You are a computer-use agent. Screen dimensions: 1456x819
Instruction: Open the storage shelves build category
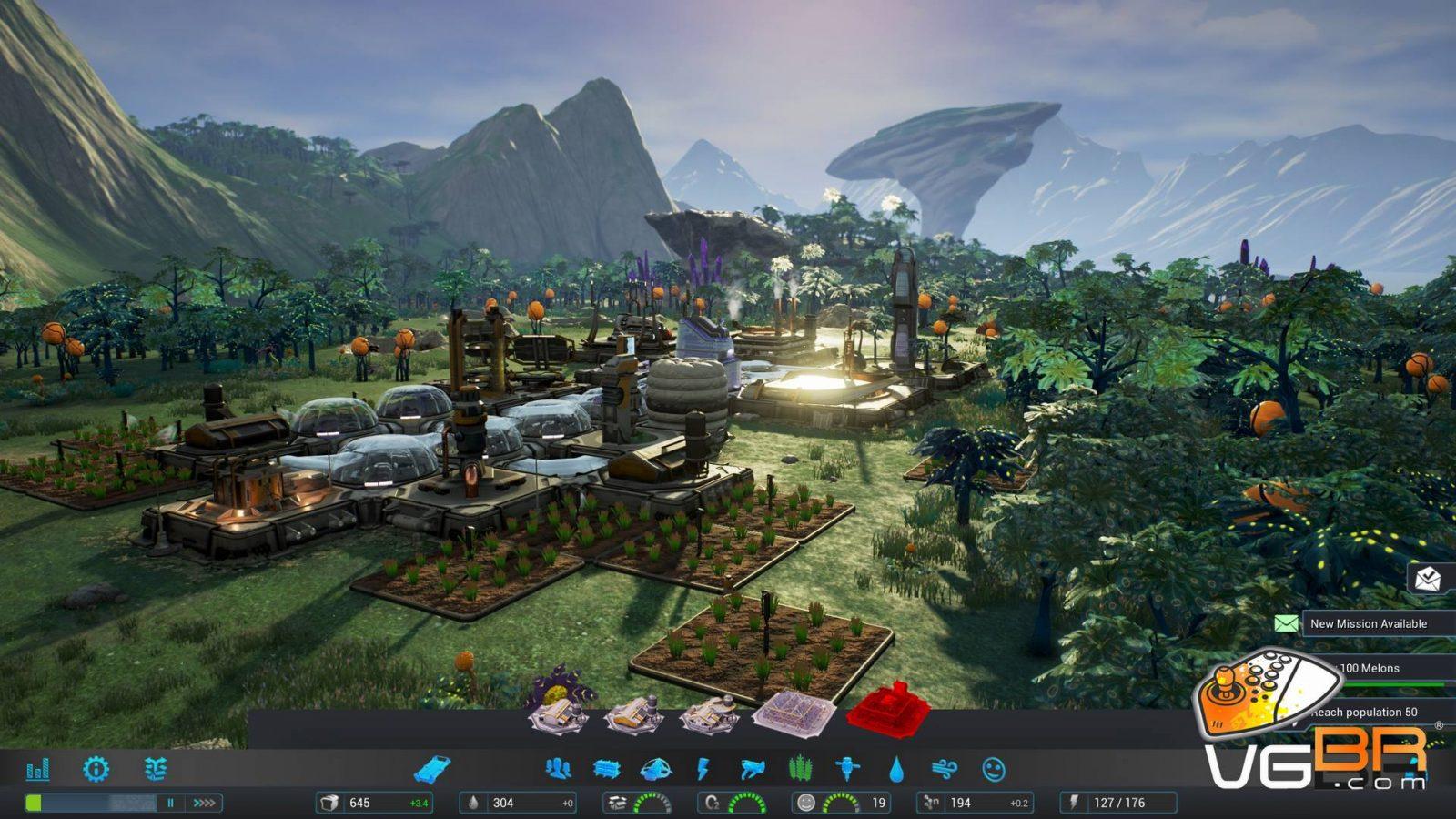(x=606, y=770)
